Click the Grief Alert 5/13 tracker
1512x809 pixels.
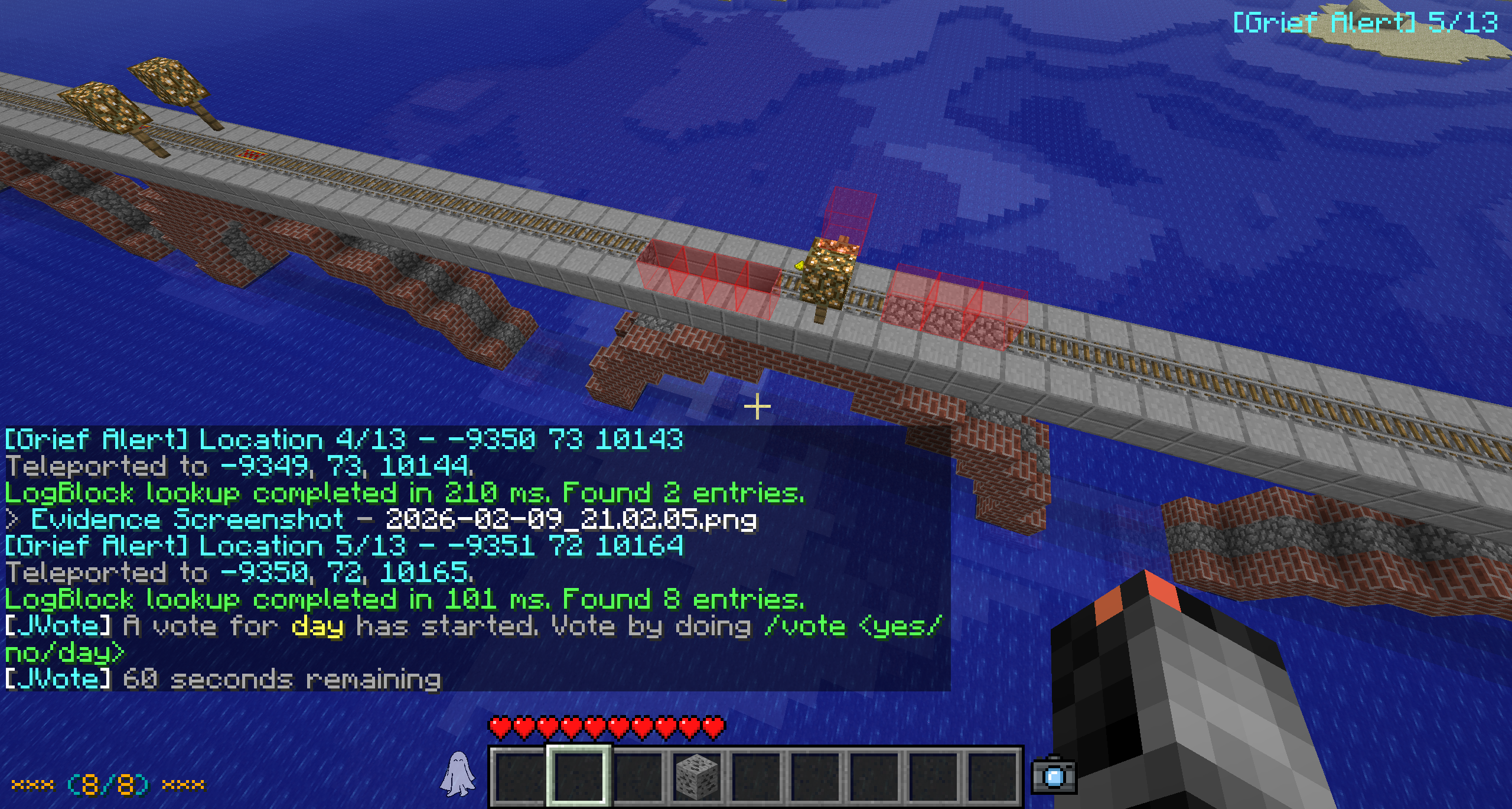pyautogui.click(x=1365, y=23)
